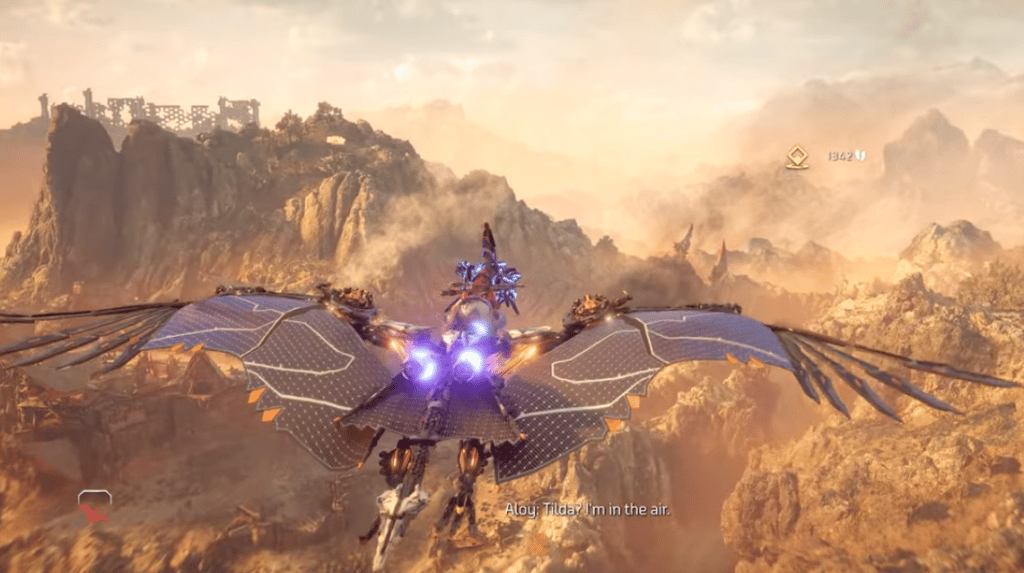
Task: Select the red Sunwing mount status icon
Action: pyautogui.click(x=94, y=507)
